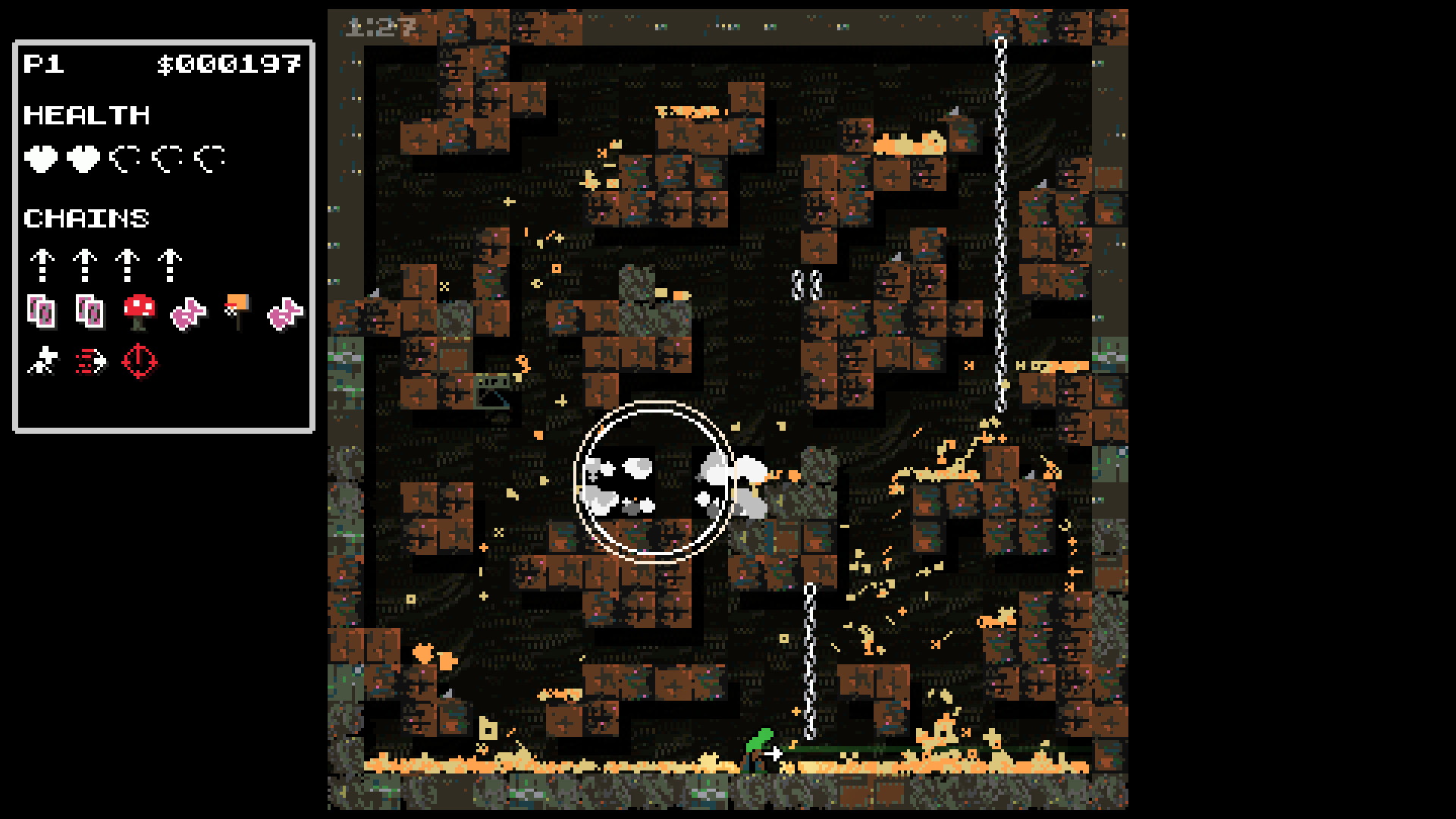Viewport: 1456px width, 819px height.
Task: Click the white shuriken star icon
Action: point(43,362)
